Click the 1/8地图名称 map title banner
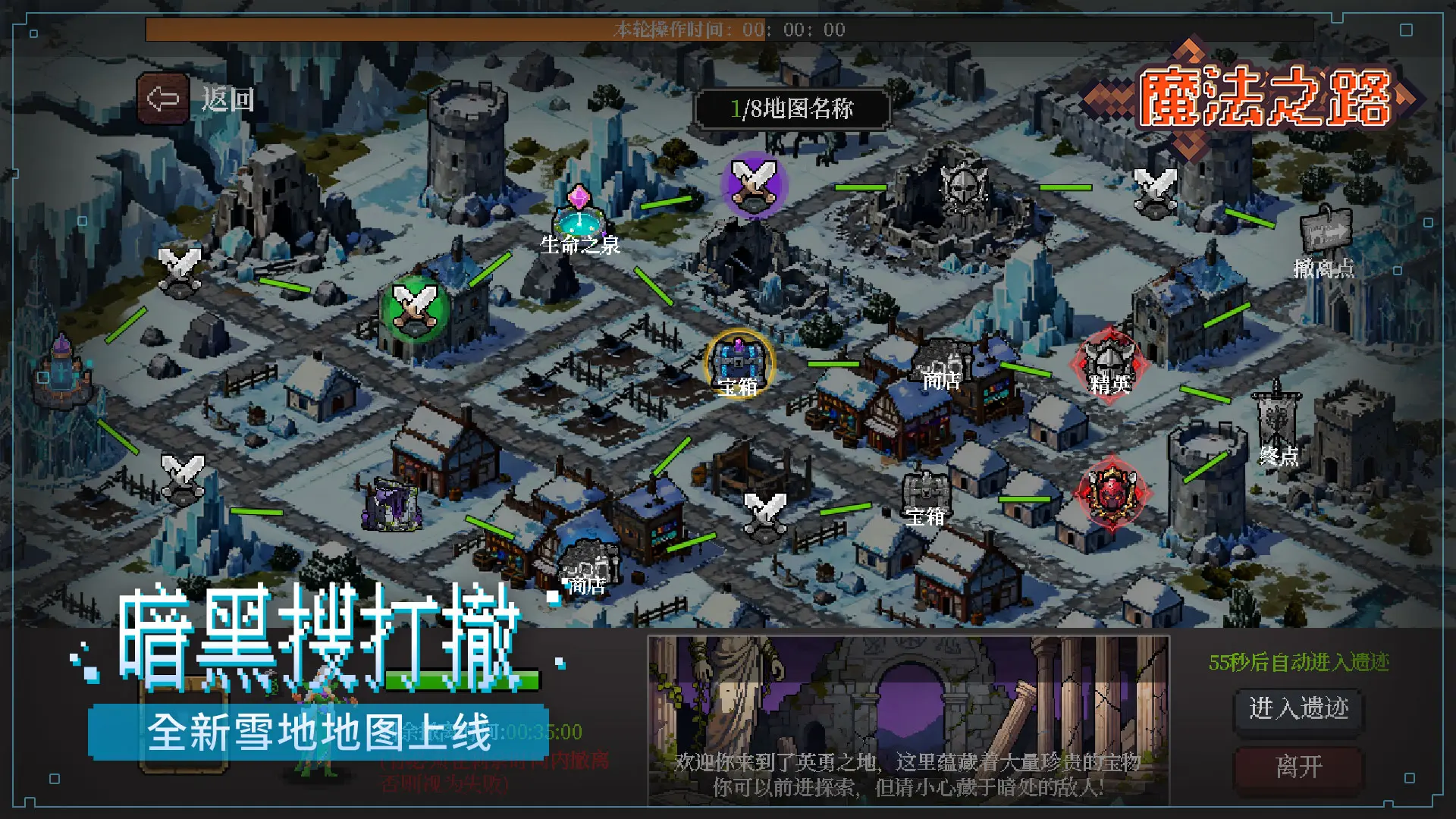Screen dimensions: 1456x819 pos(793,107)
